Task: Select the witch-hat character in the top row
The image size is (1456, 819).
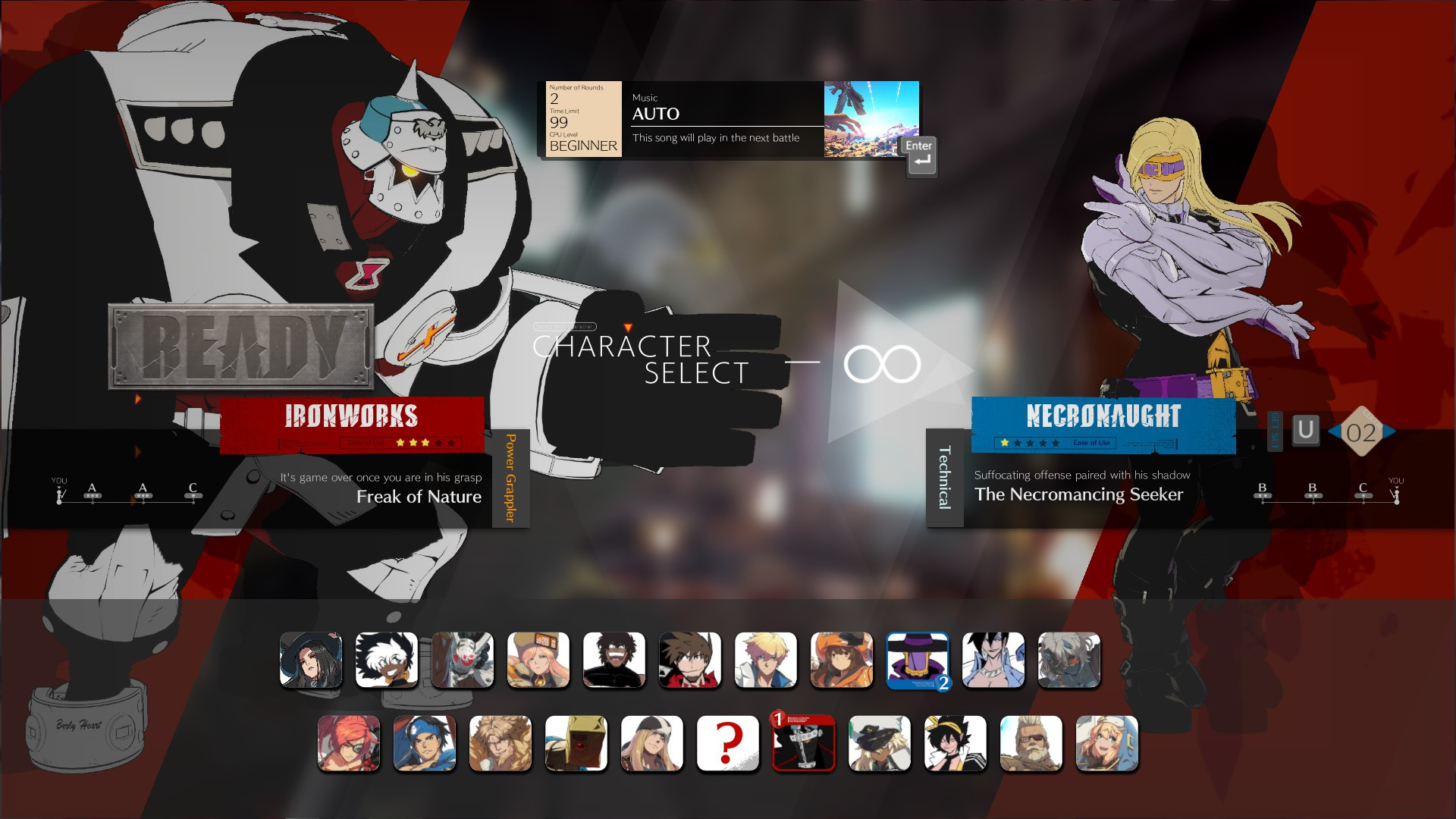Action: pos(311,661)
